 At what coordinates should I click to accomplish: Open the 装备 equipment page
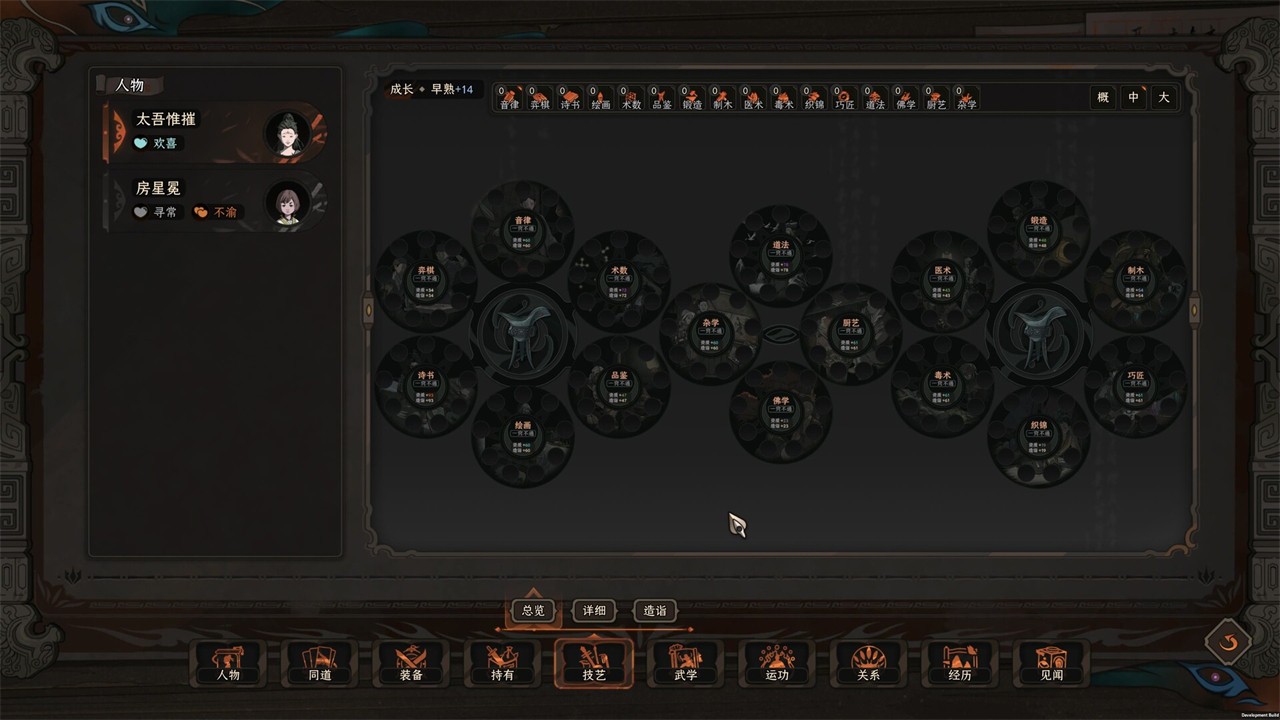tap(411, 664)
